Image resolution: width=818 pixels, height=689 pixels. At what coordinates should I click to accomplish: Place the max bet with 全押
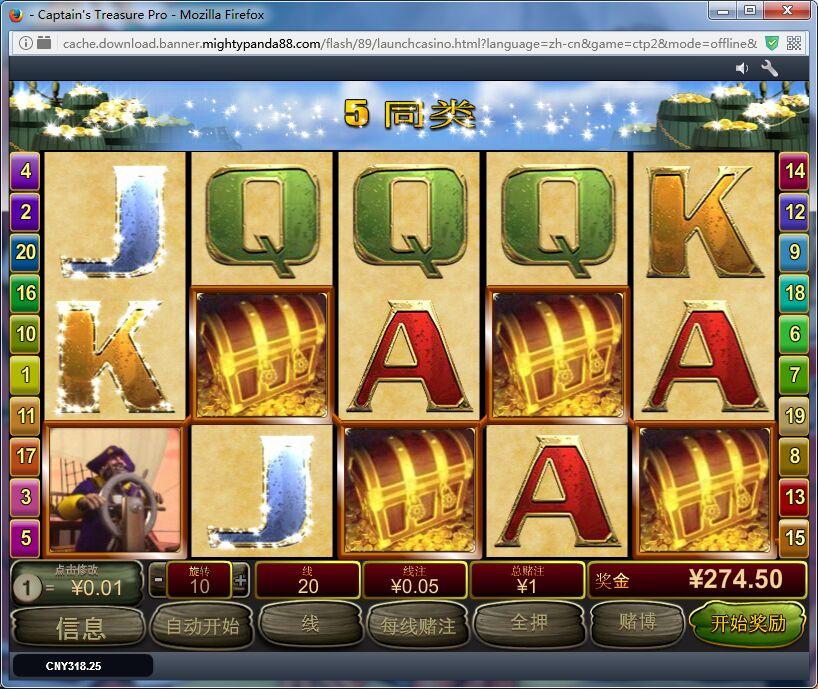pyautogui.click(x=528, y=624)
